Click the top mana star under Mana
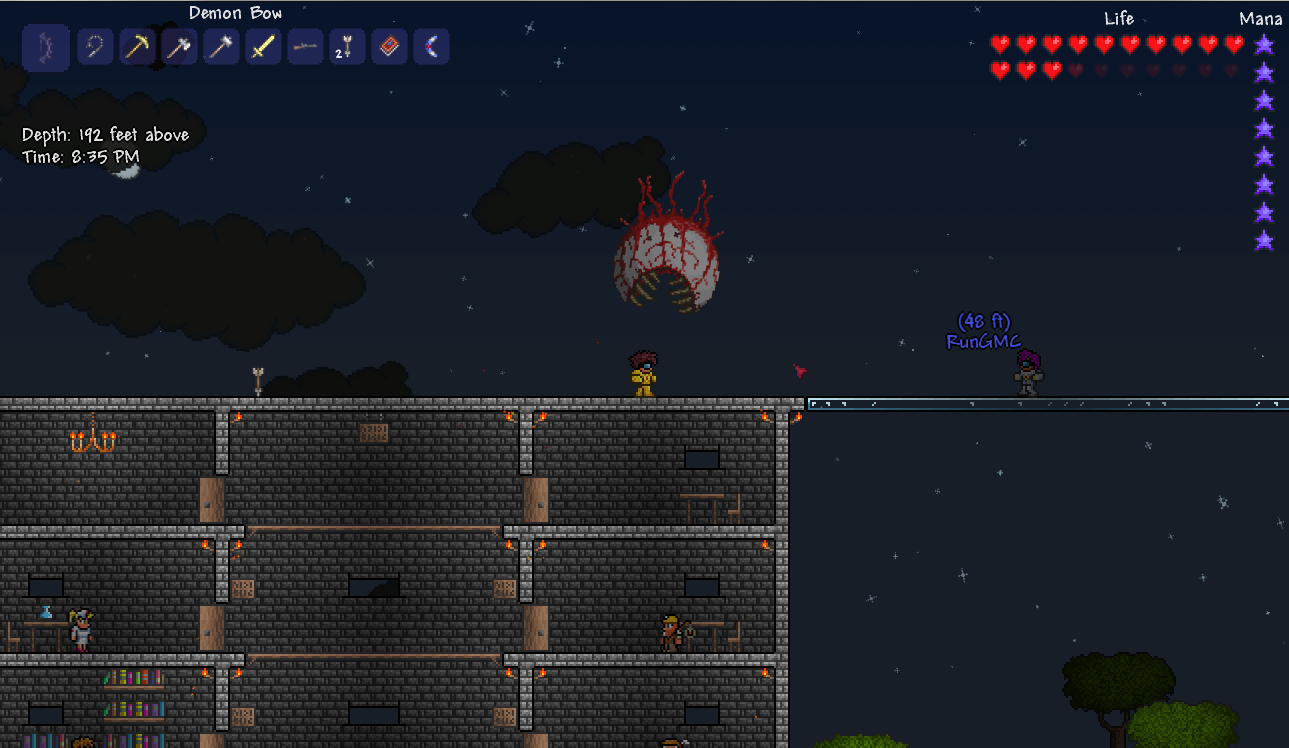This screenshot has width=1289, height=748. point(1264,44)
